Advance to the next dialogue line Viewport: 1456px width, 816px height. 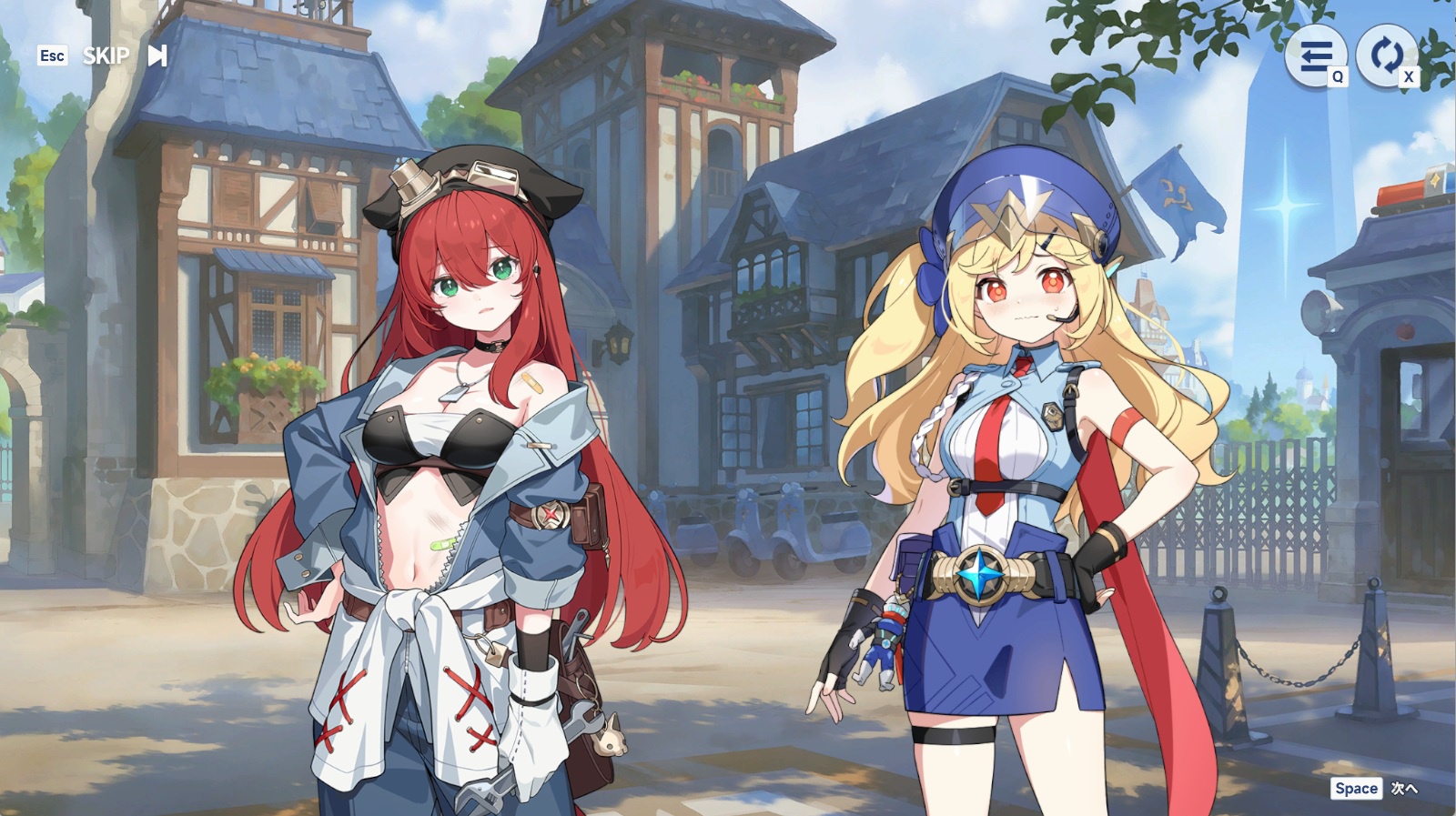coord(1375,789)
